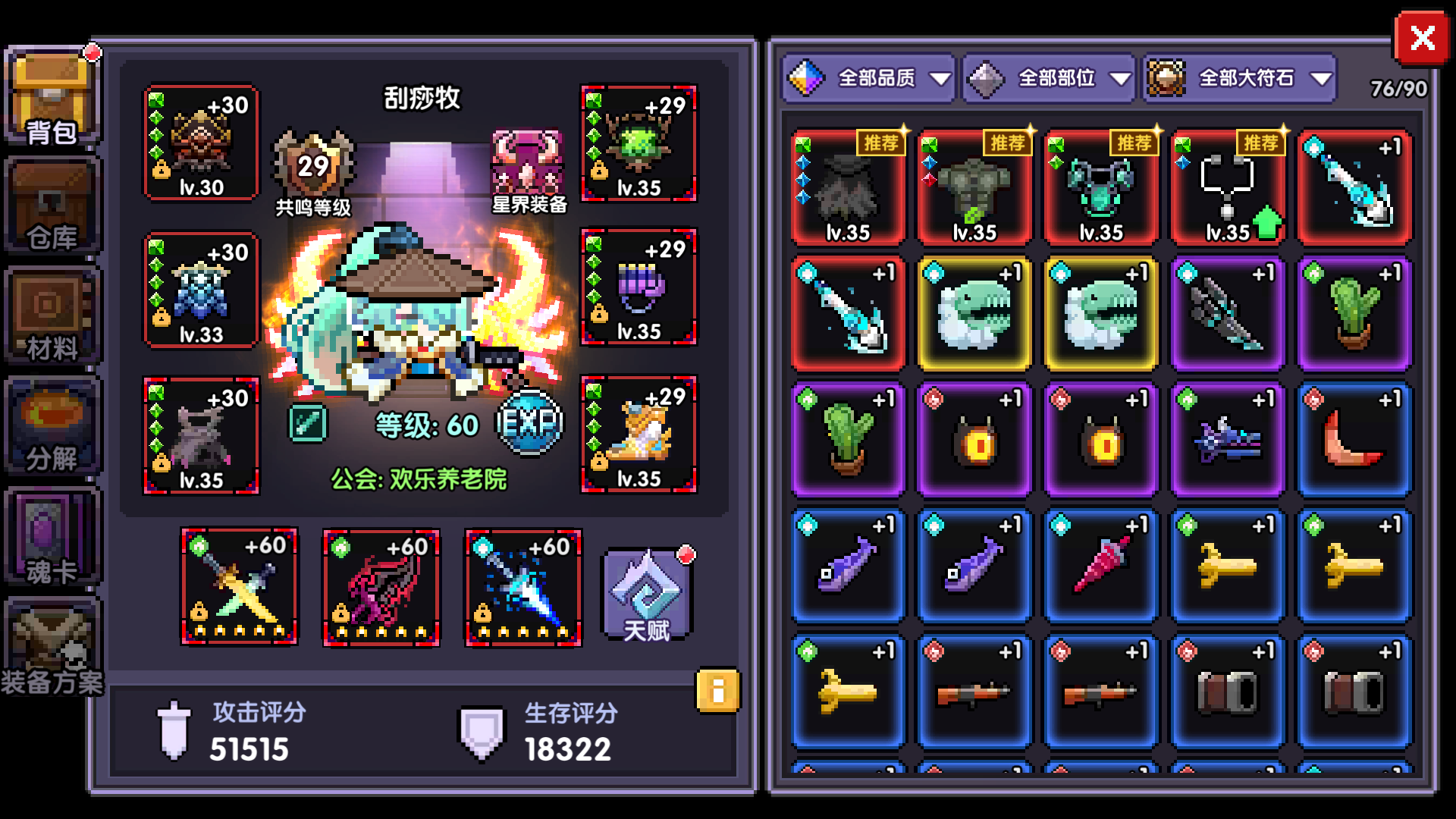
Task: Open the 全部部位 equipment part filter dropdown
Action: [1049, 77]
